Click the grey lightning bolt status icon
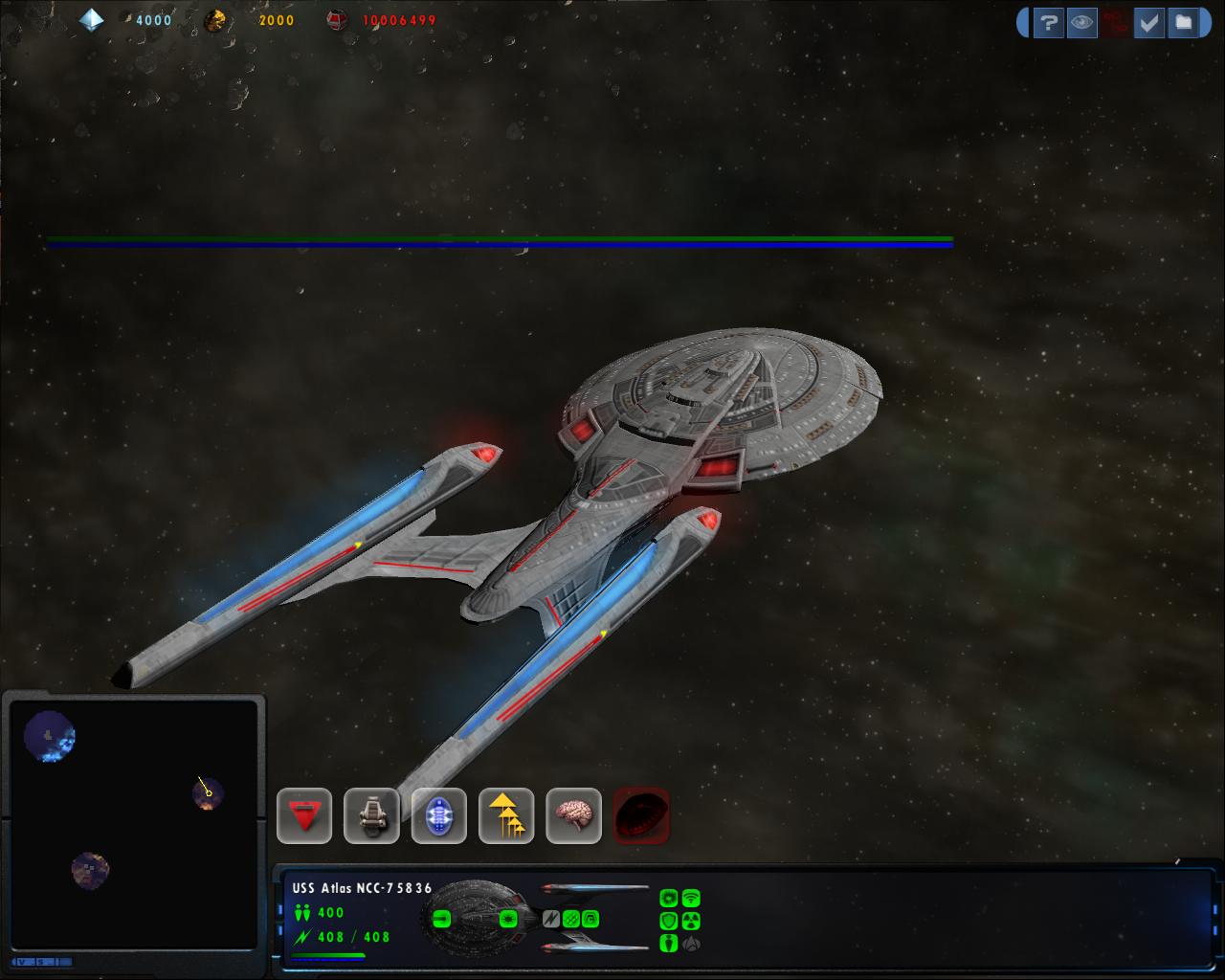The height and width of the screenshot is (980, 1225). click(551, 919)
